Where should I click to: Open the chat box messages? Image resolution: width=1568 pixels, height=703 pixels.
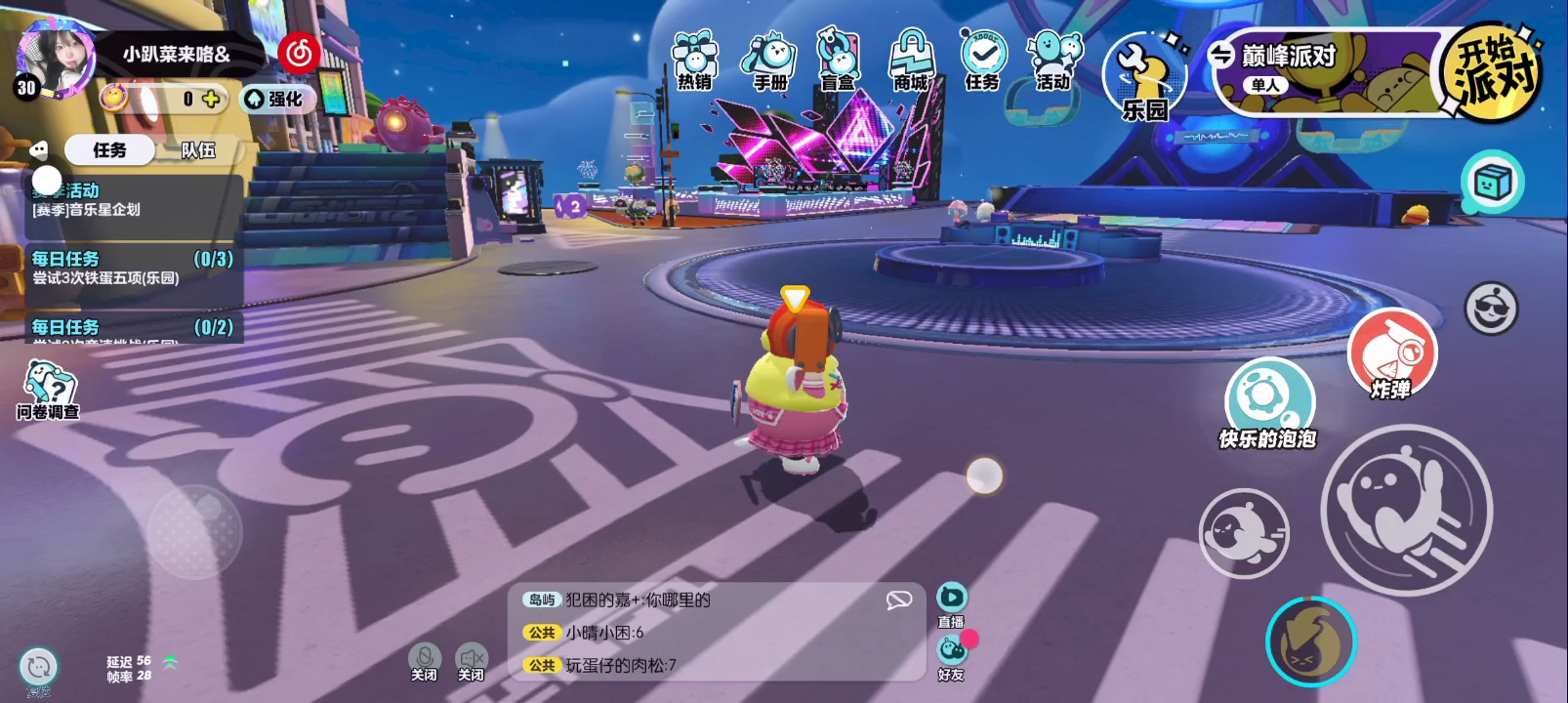[x=713, y=632]
